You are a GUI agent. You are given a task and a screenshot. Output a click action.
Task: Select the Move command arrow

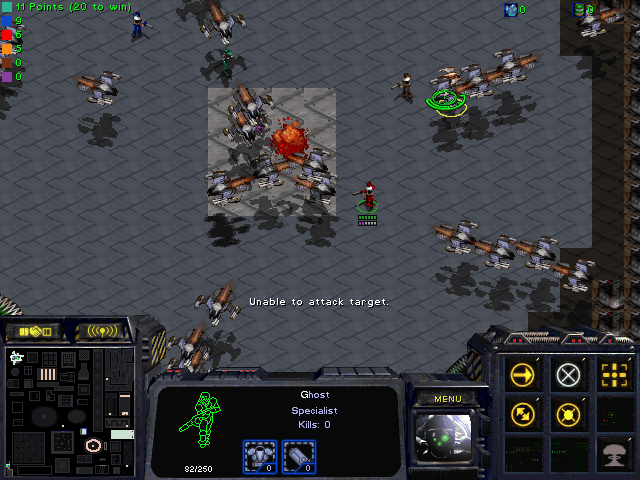point(523,374)
